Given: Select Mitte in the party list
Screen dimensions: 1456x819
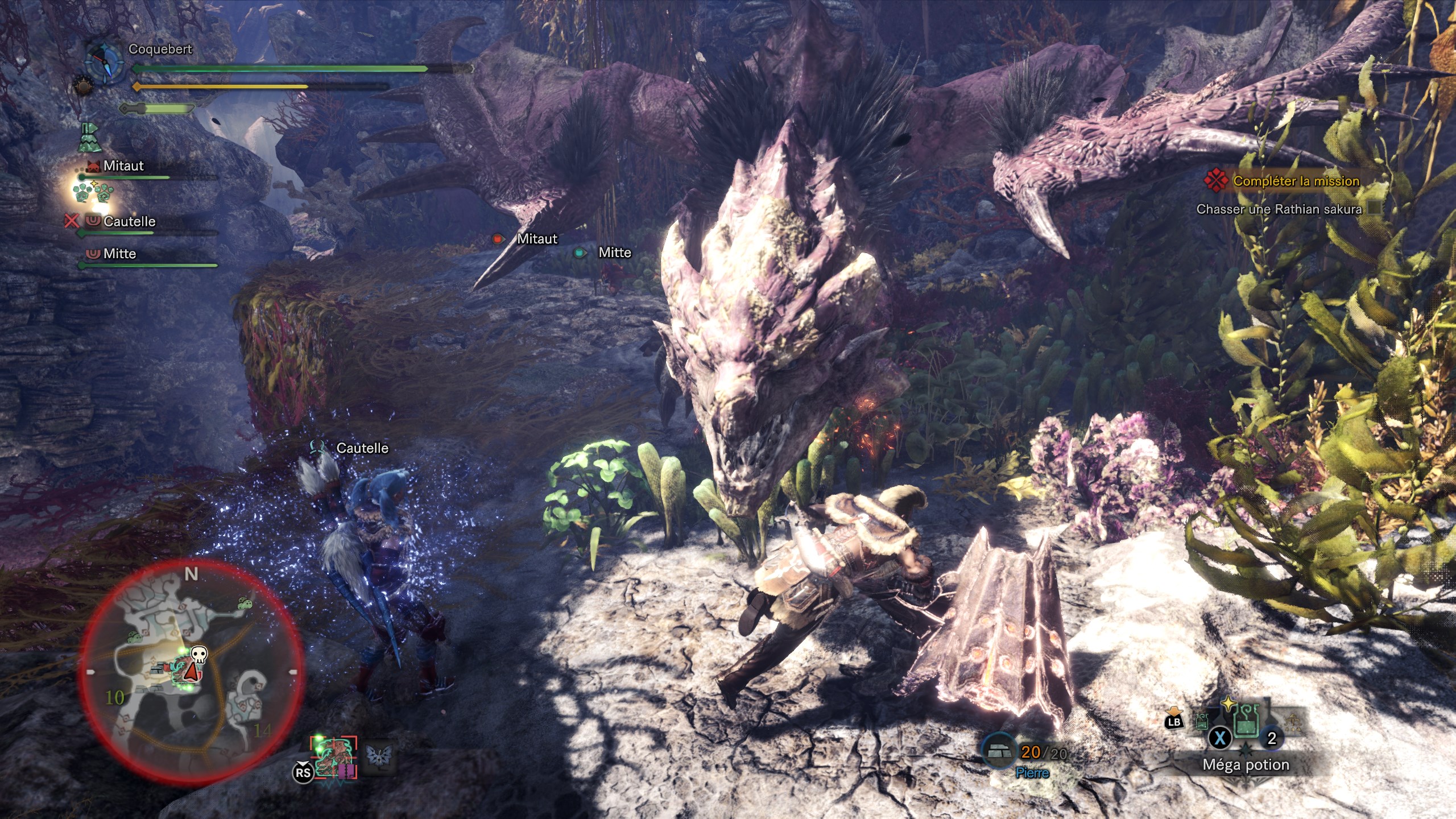Looking at the screenshot, I should pos(119,254).
